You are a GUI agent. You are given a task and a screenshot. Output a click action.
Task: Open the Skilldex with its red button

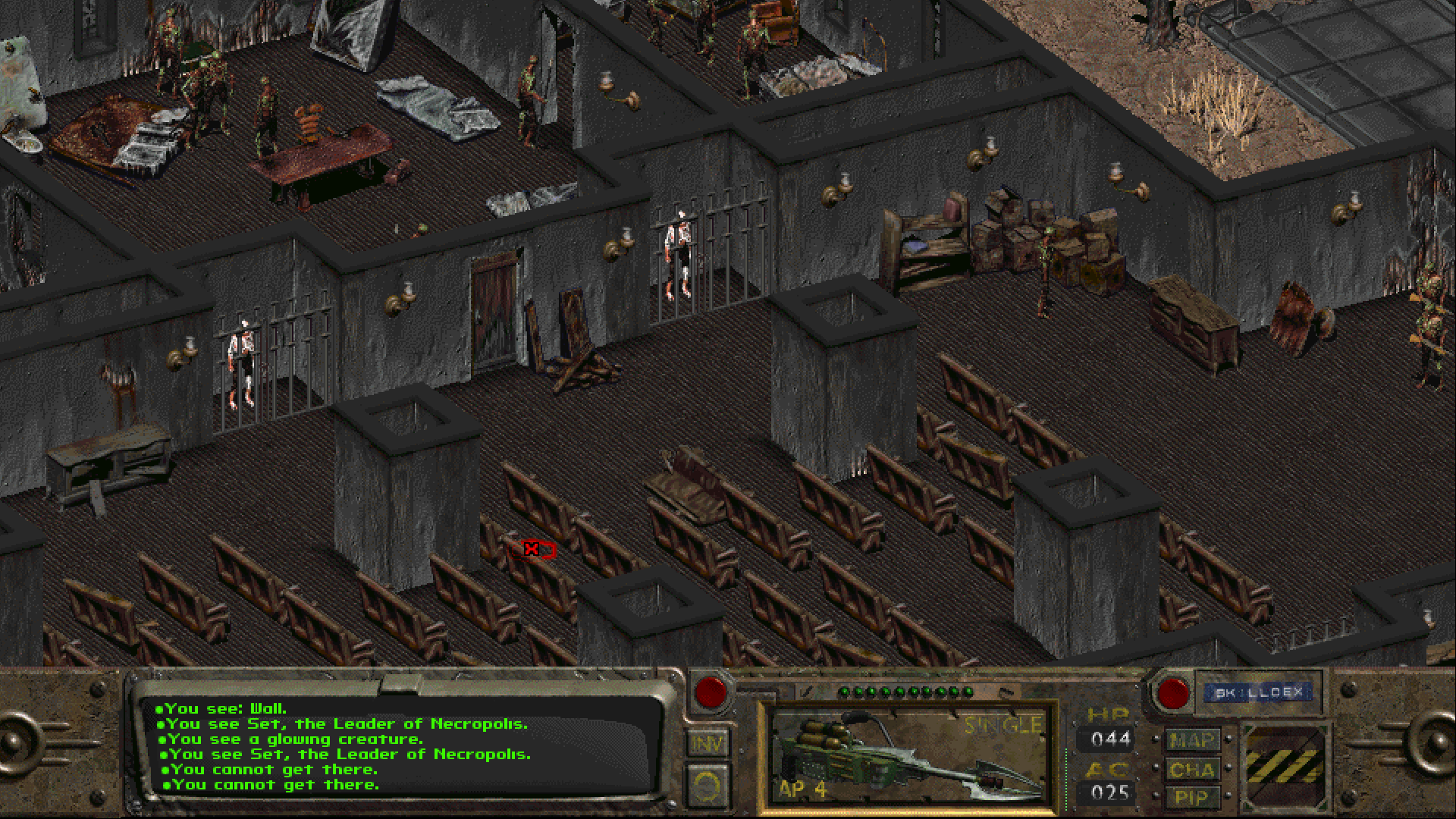tap(1172, 693)
